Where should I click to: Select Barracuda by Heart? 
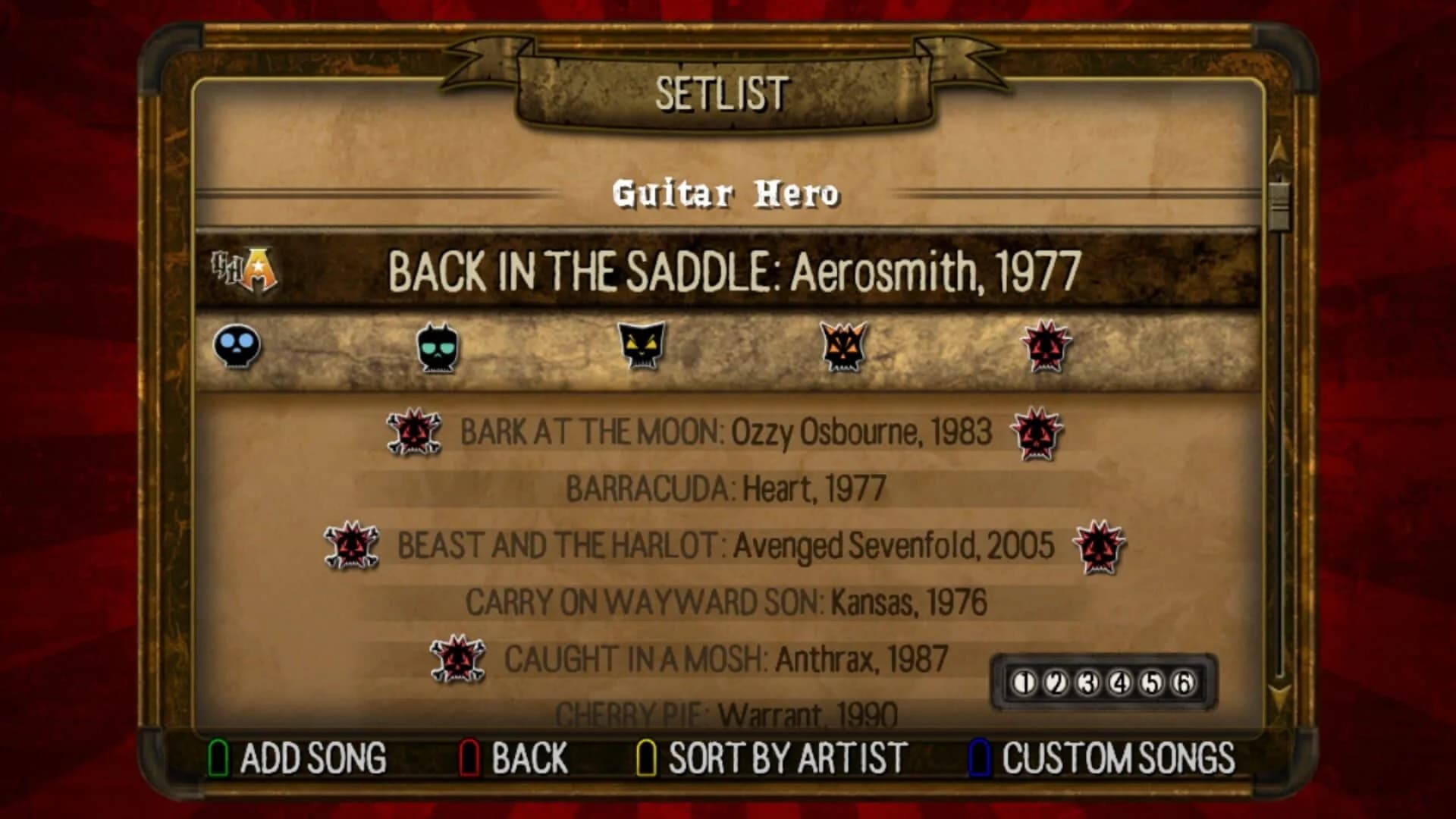726,488
